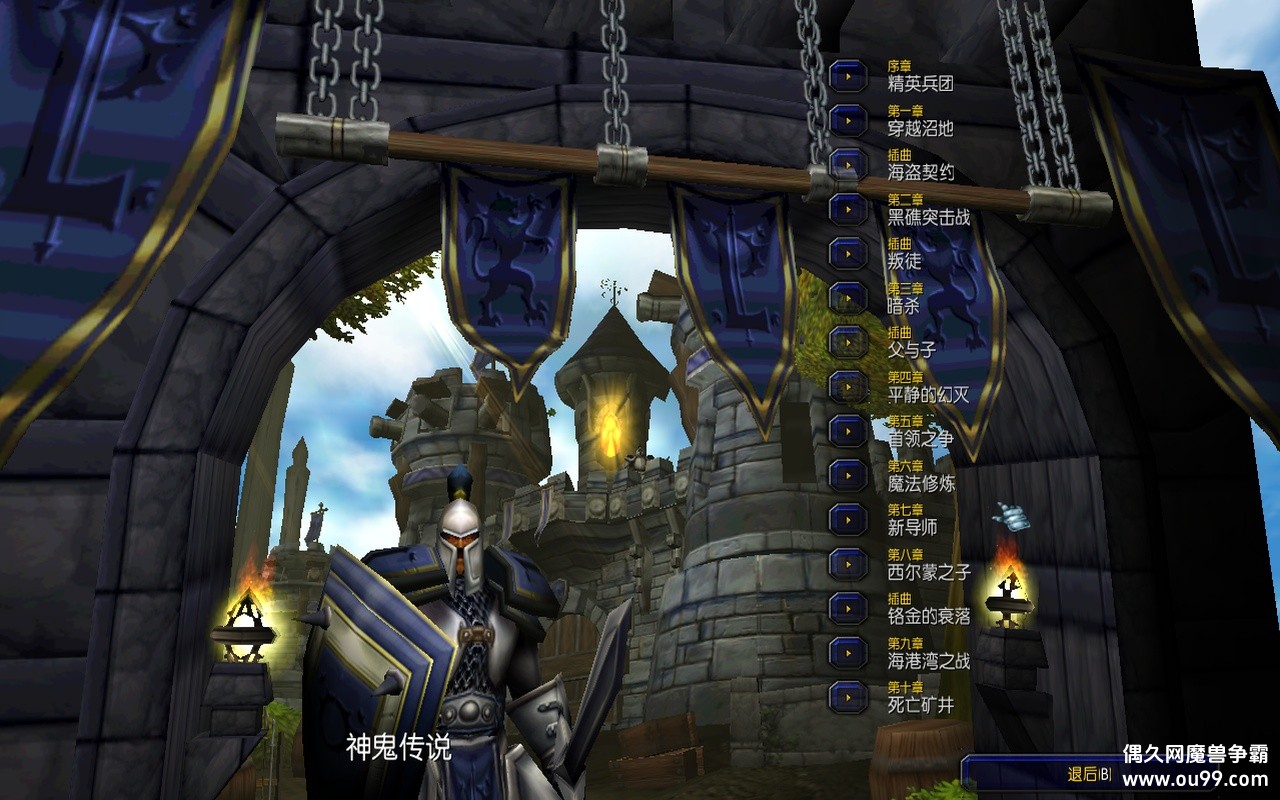Select chapter seven 新导师
This screenshot has width=1280, height=800.
tap(848, 519)
